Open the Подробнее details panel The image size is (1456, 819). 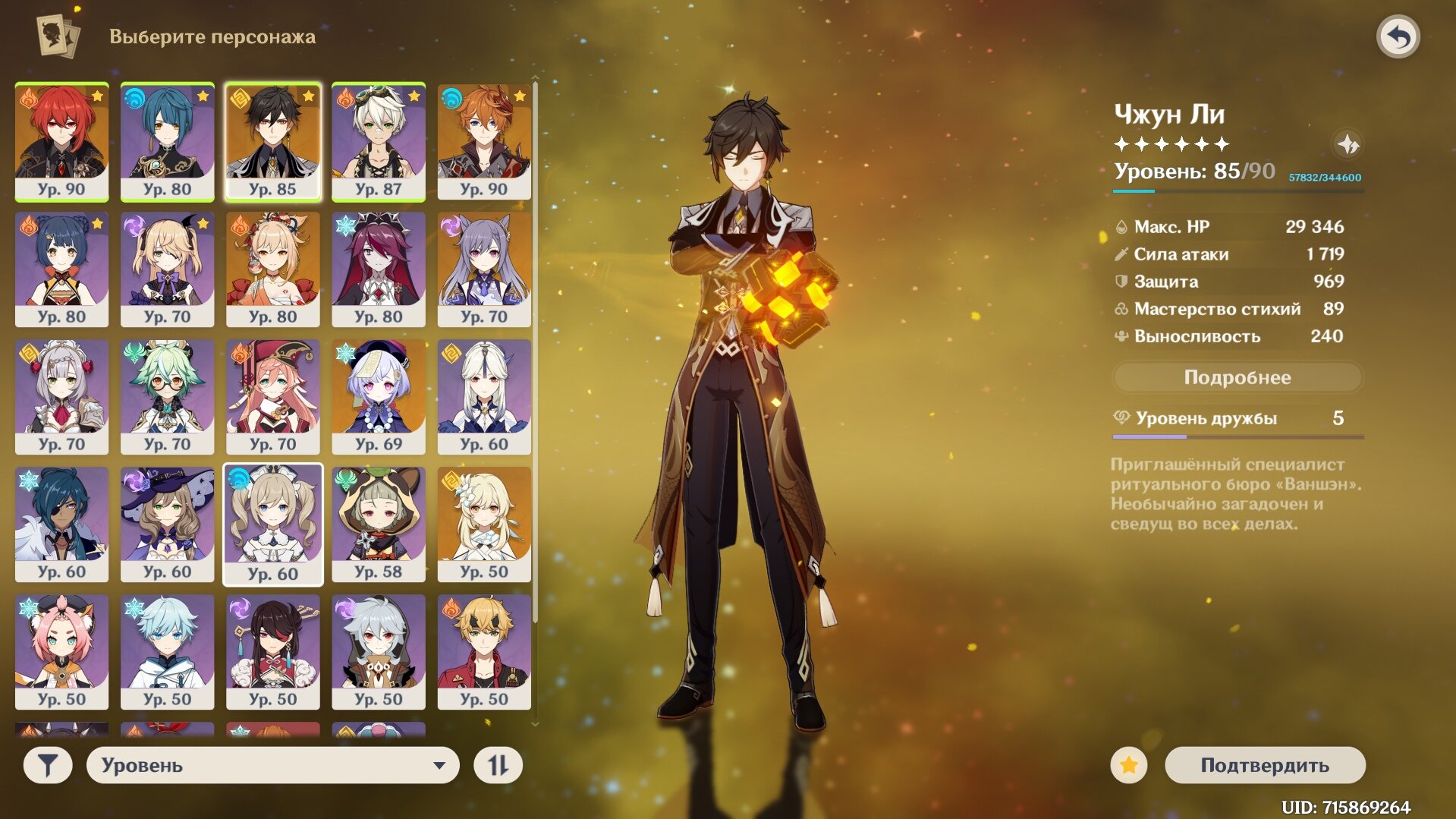pos(1237,377)
